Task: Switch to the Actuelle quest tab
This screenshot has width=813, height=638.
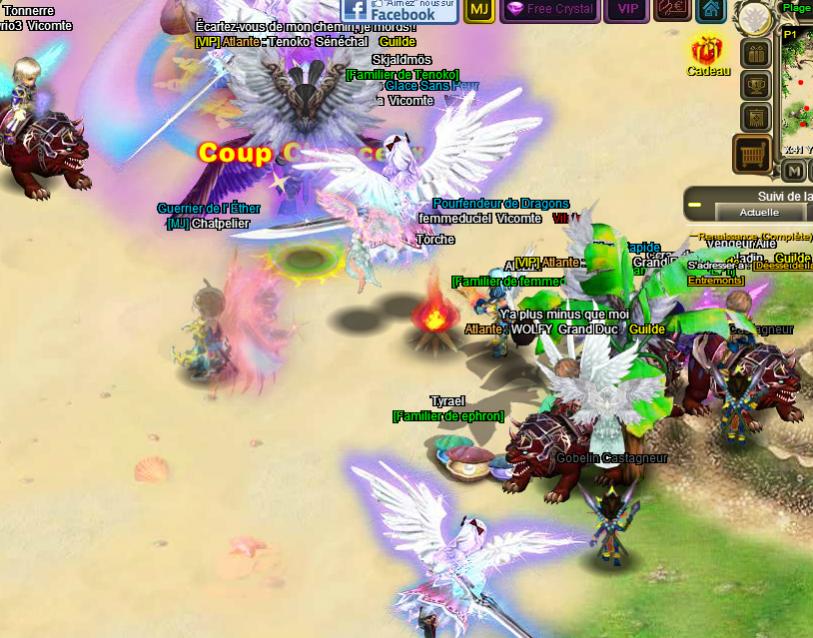Action: (x=759, y=212)
